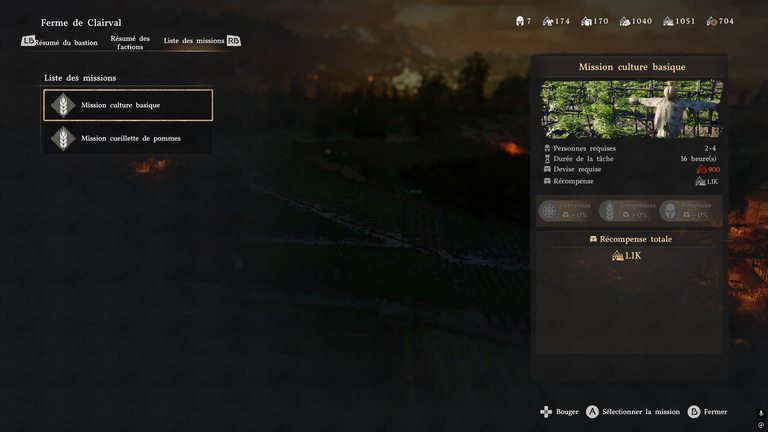Click the scarecrow mission preview image

[630, 109]
